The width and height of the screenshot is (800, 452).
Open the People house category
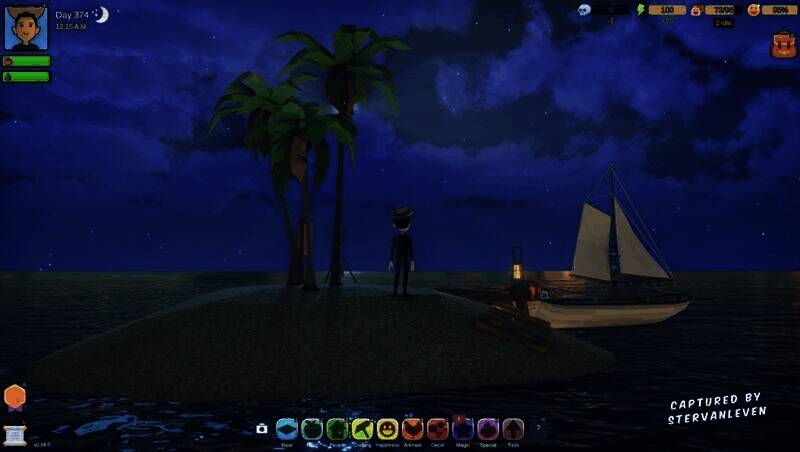[x=337, y=429]
